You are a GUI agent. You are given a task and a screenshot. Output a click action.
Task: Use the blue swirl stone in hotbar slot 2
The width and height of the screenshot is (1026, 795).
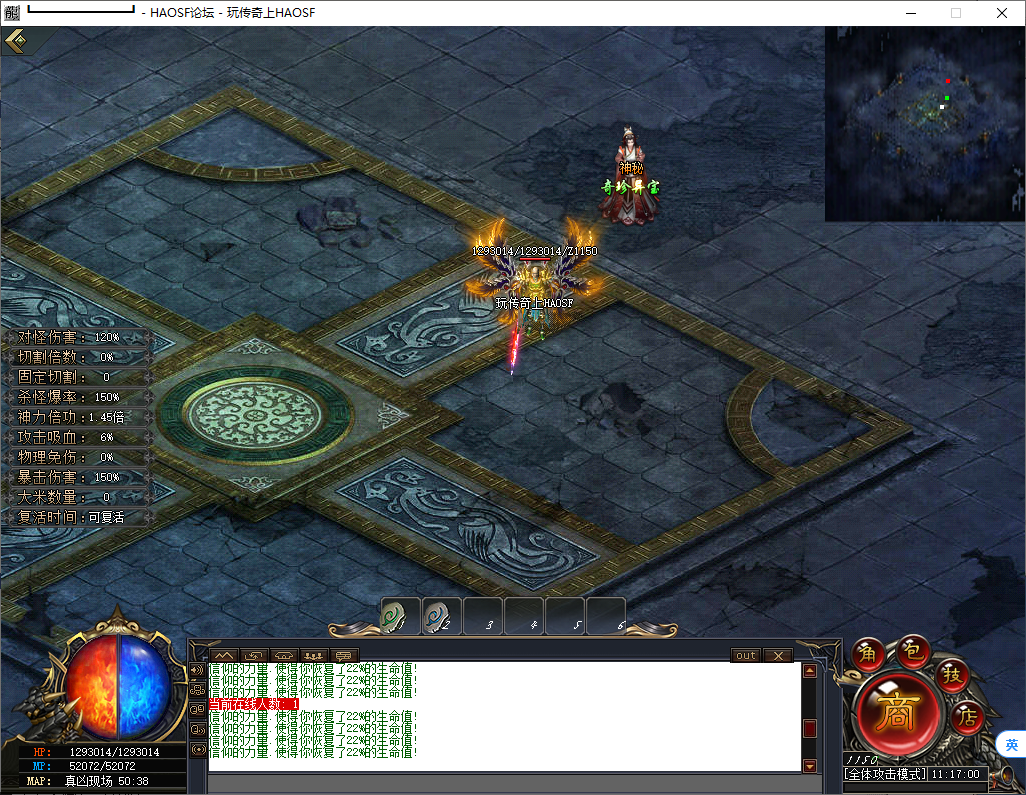[441, 616]
